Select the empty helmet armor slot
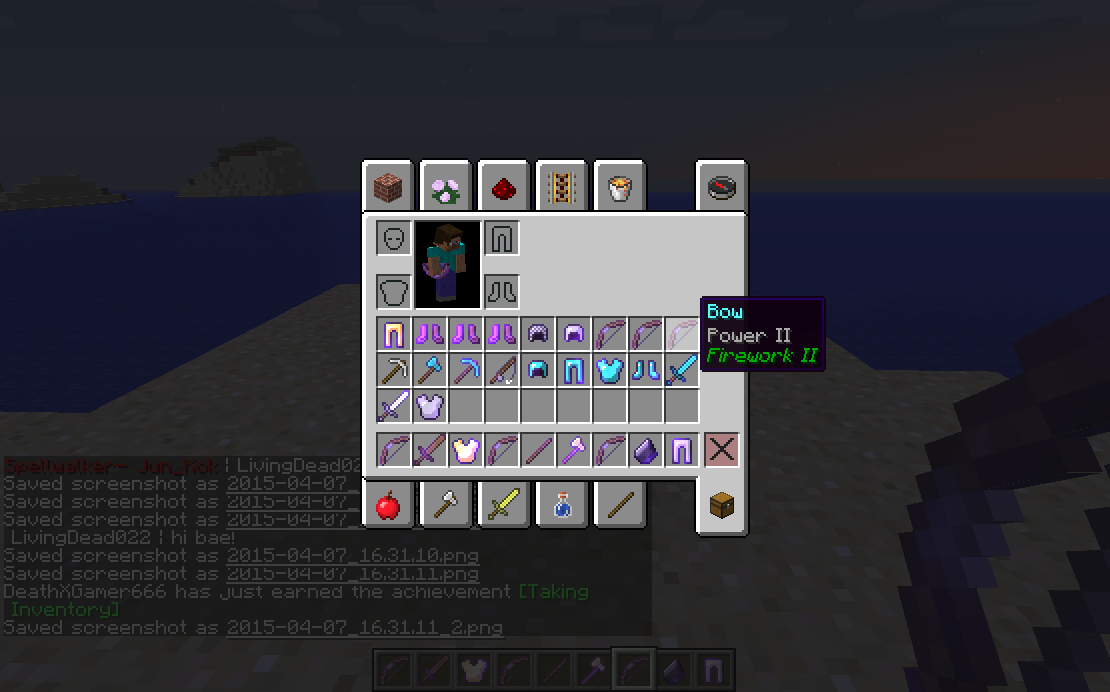The image size is (1110, 692). (394, 239)
